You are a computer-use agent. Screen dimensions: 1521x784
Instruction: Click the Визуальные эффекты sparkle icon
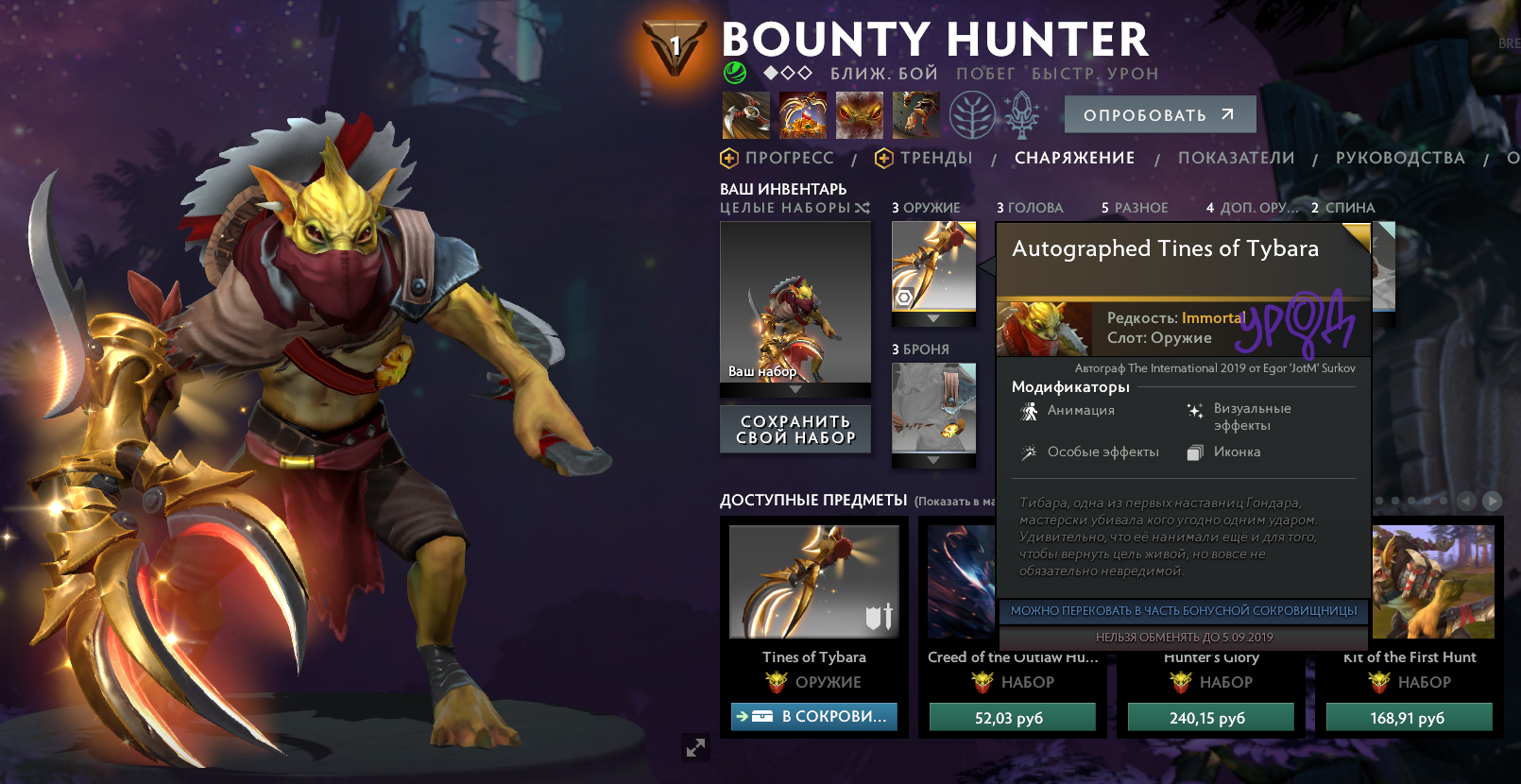(x=1194, y=410)
